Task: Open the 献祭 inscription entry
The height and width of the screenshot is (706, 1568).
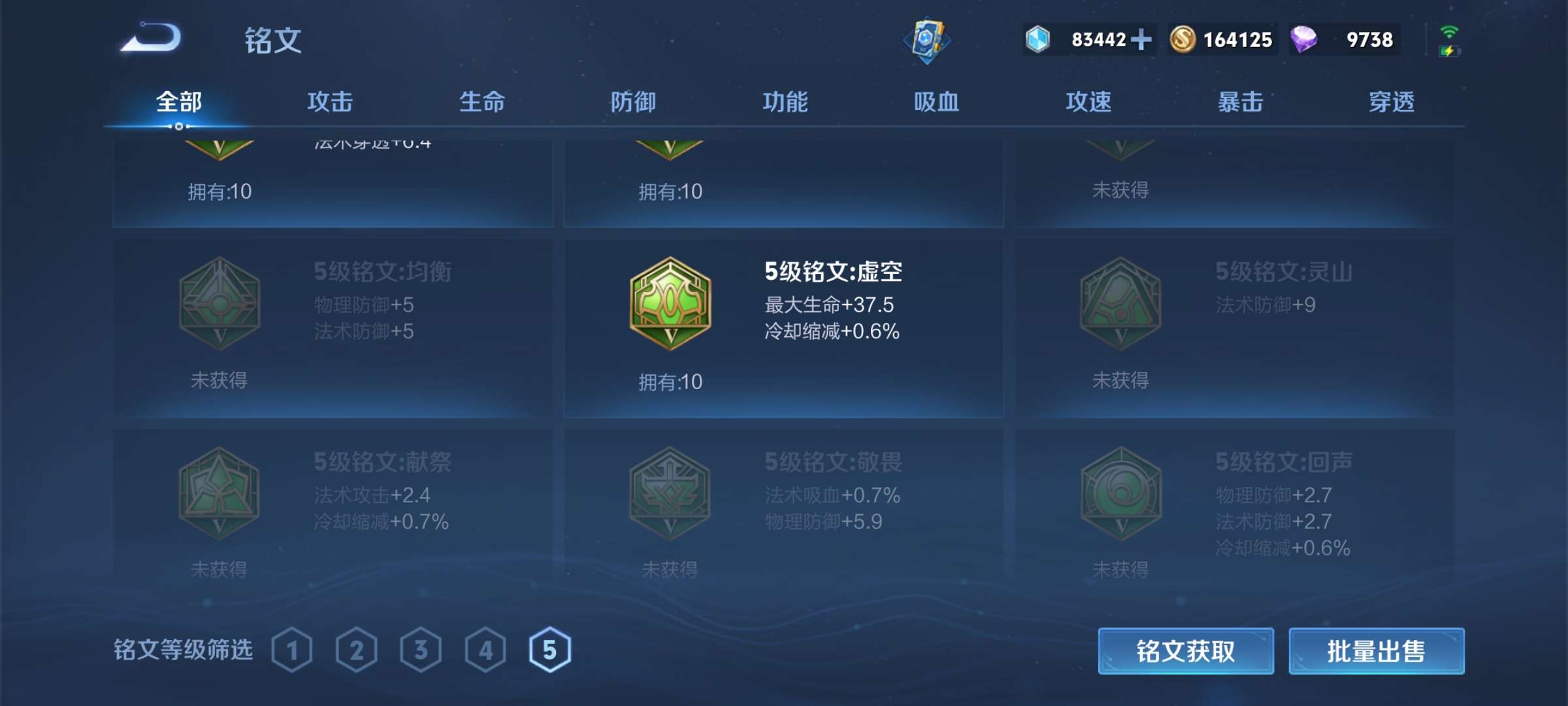Action: click(x=333, y=505)
